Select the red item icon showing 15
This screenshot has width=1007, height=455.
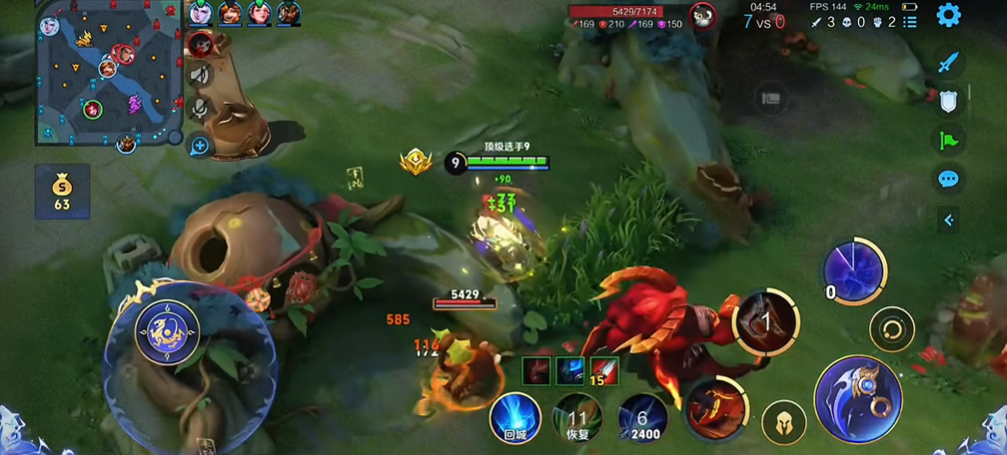[603, 370]
